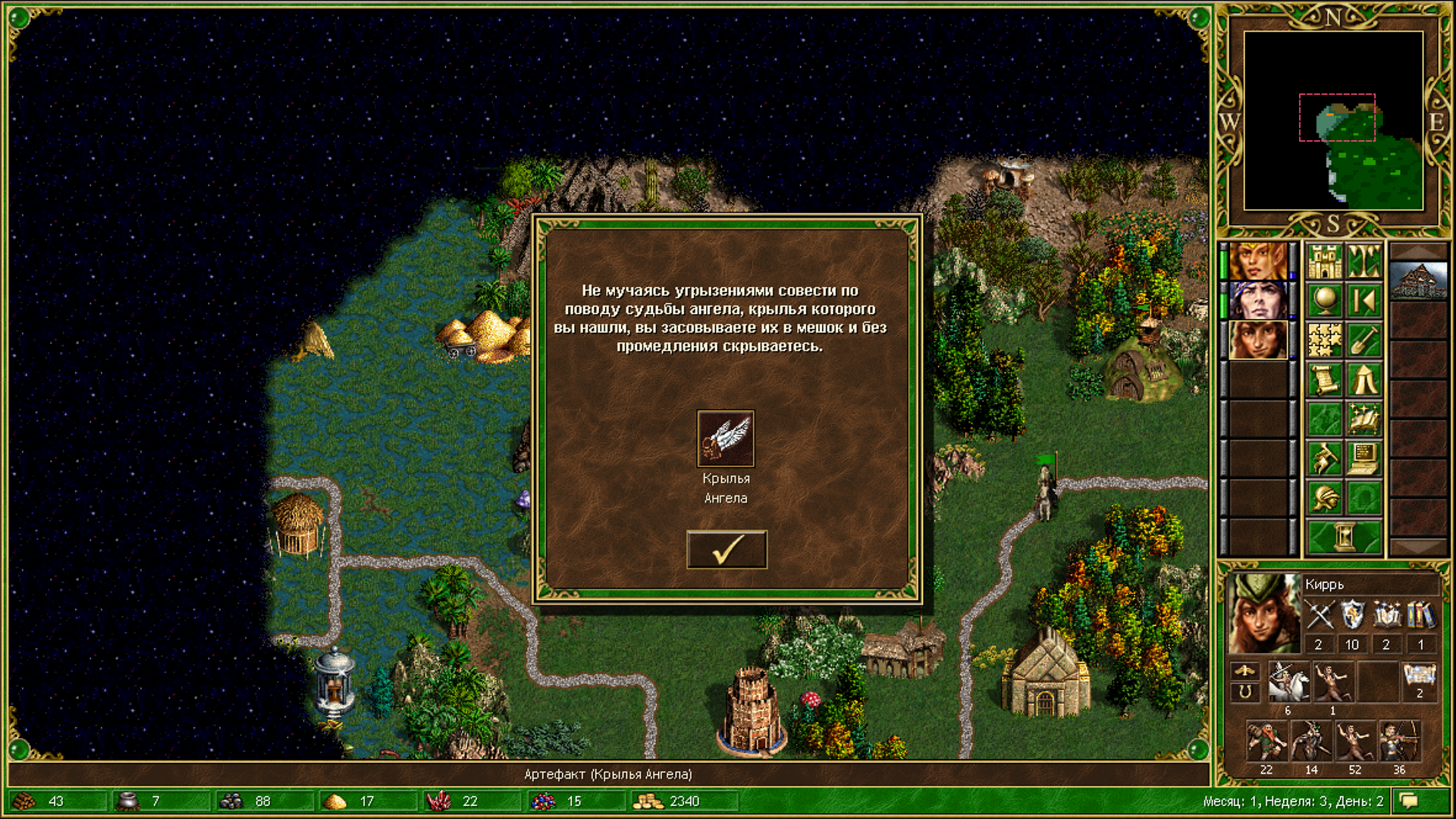Open the kingdom overview castle button
This screenshot has width=1456, height=819.
pyautogui.click(x=1325, y=262)
